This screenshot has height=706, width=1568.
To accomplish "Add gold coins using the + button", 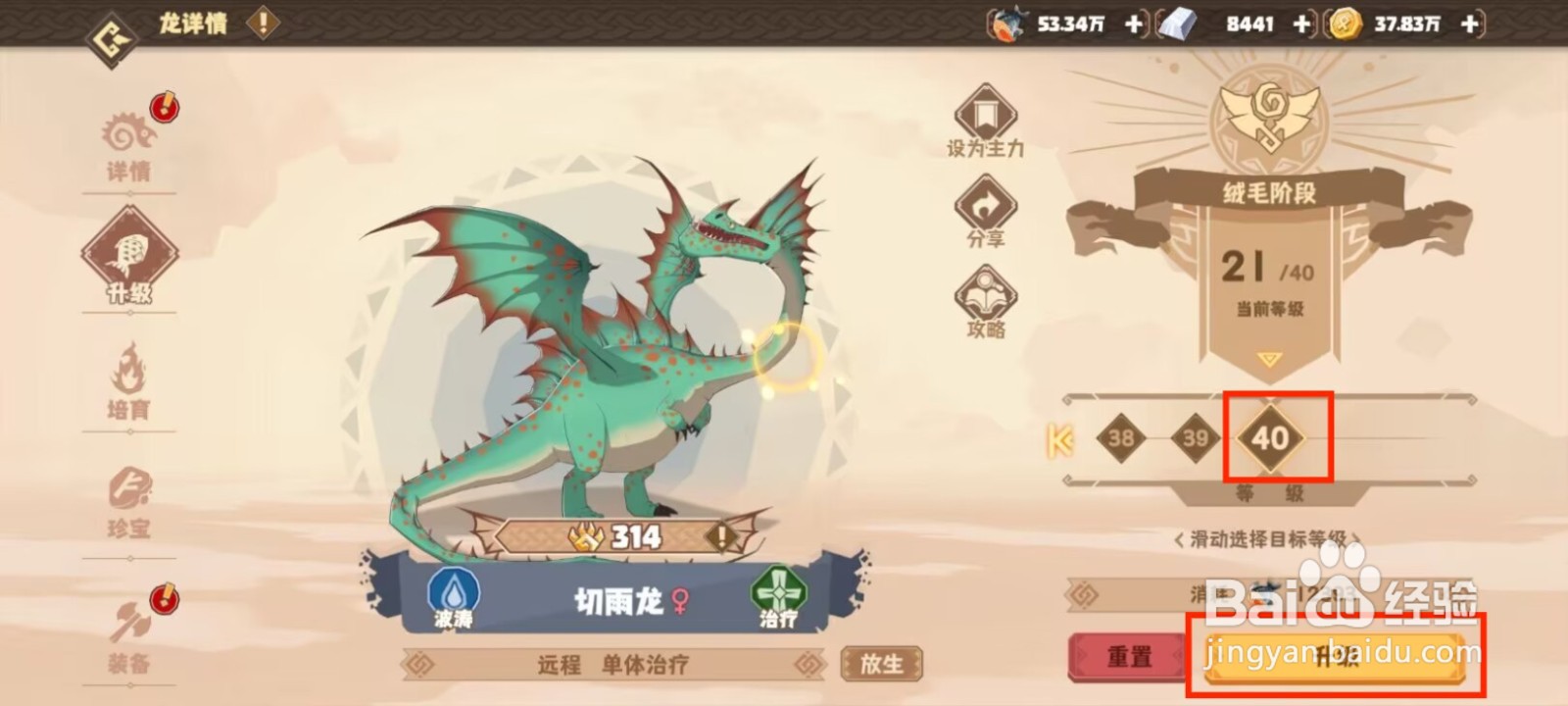I will tap(1467, 25).
